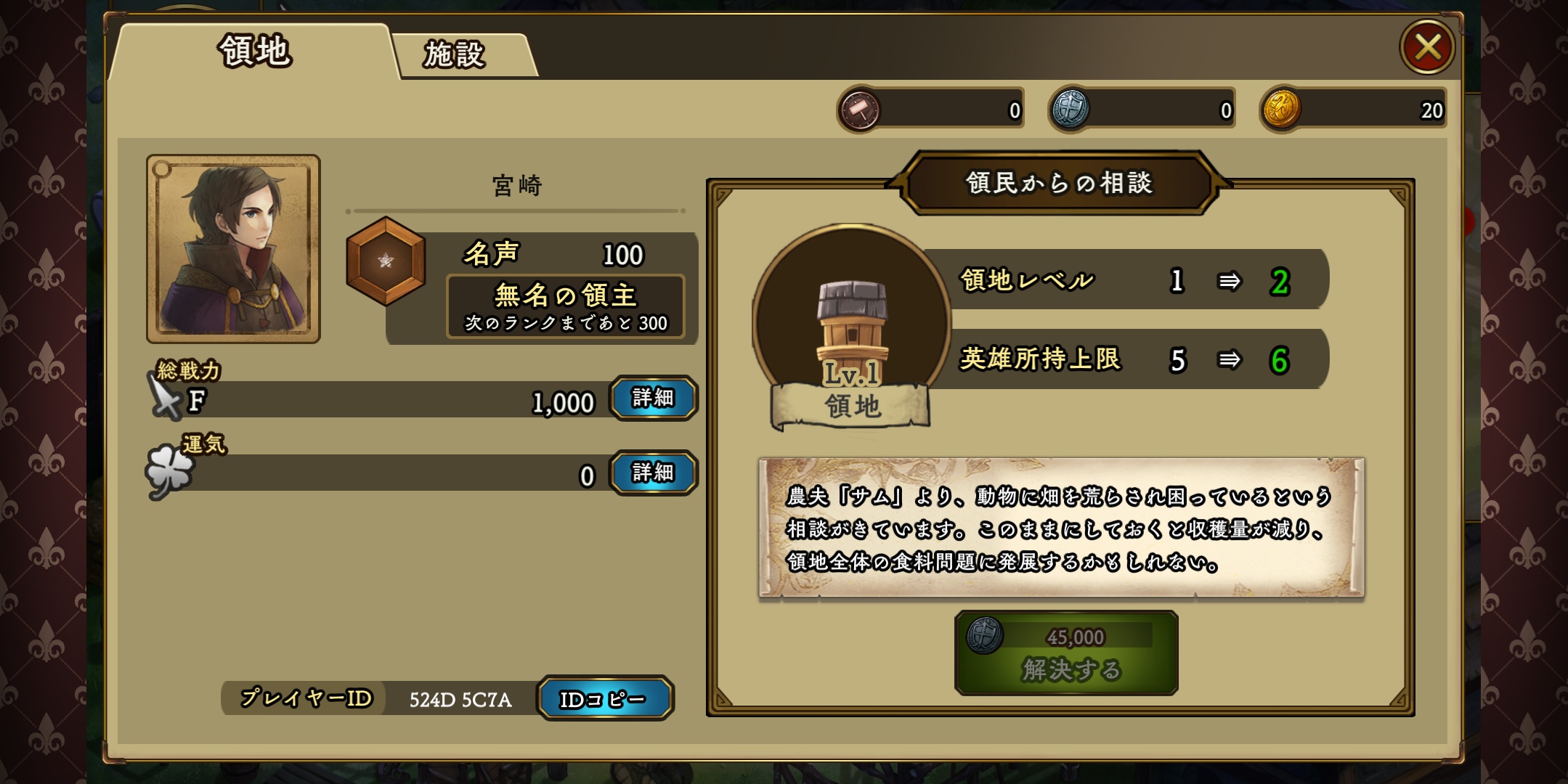The image size is (1568, 784).
Task: Select the gold coin currency icon
Action: coord(1281,110)
